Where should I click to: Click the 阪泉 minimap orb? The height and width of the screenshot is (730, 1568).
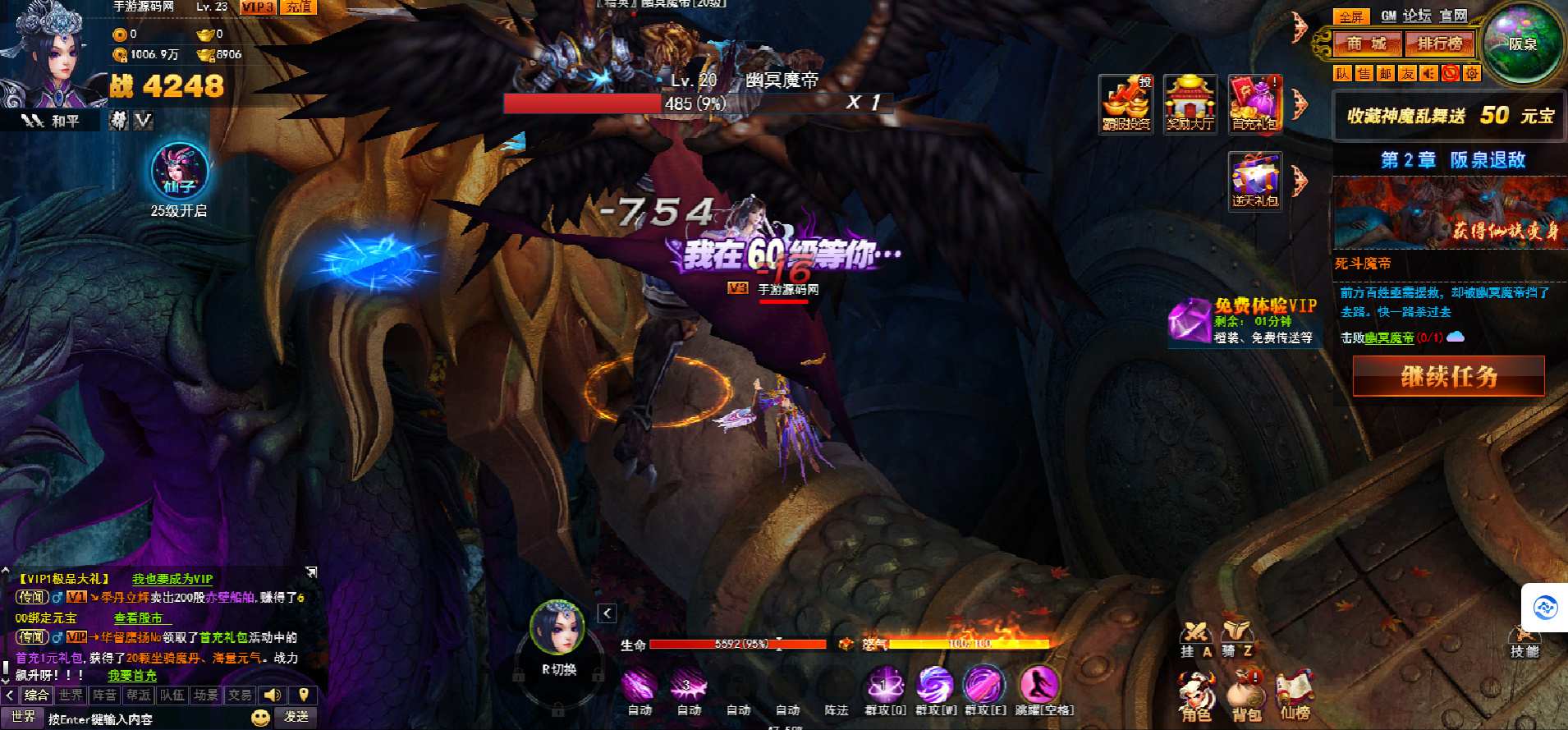click(1522, 44)
